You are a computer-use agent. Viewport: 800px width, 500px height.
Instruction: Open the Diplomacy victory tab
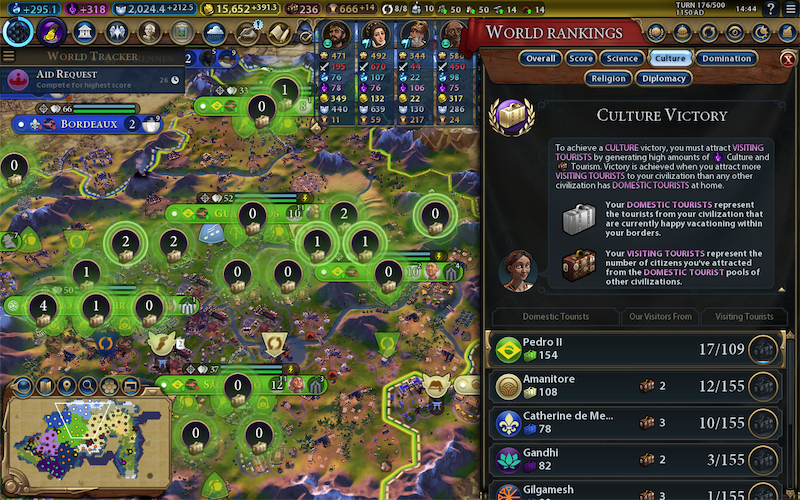coord(664,77)
